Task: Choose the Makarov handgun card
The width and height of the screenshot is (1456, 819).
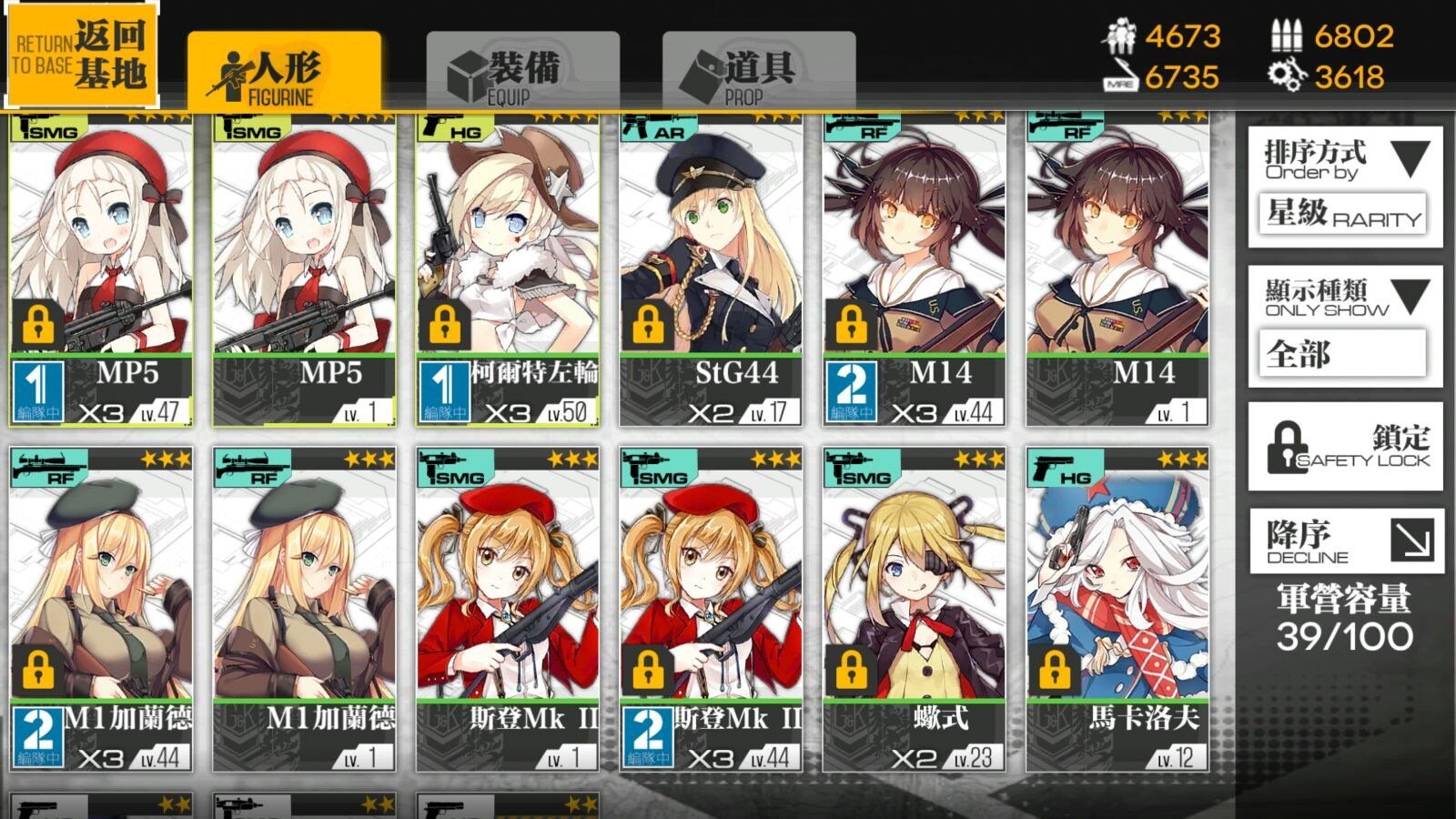Action: [1117, 610]
